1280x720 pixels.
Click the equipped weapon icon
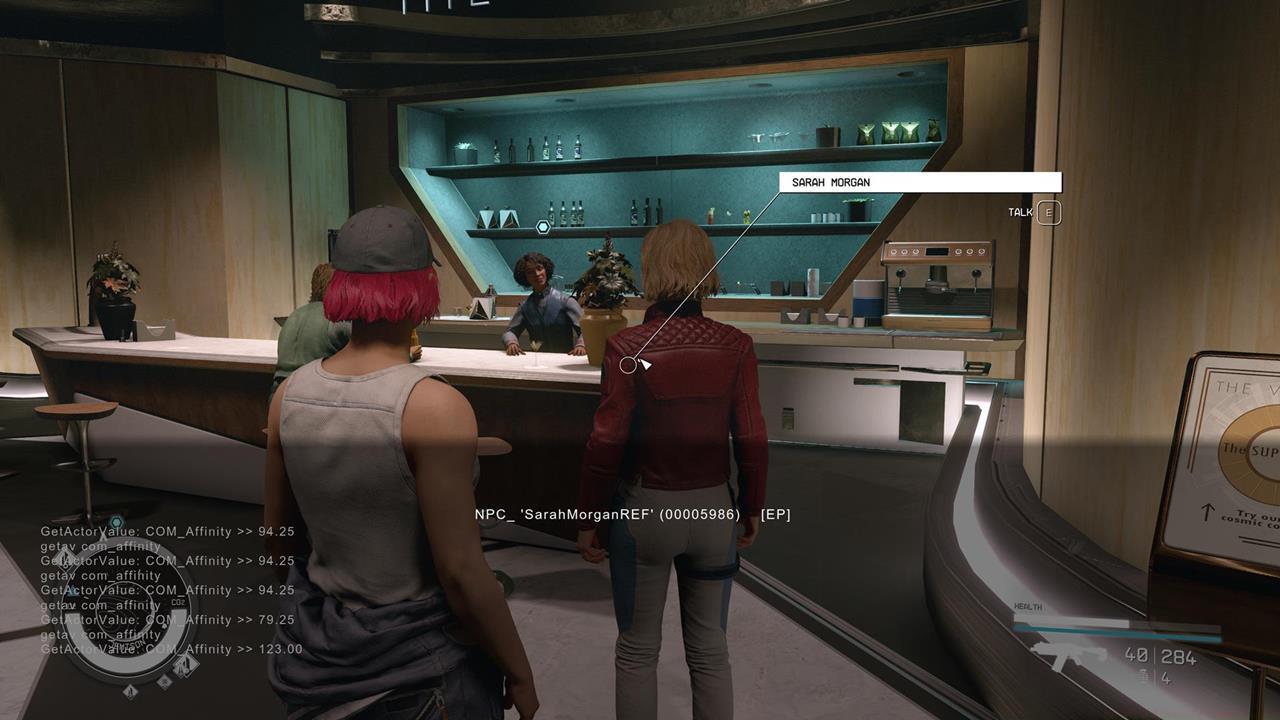click(1067, 656)
